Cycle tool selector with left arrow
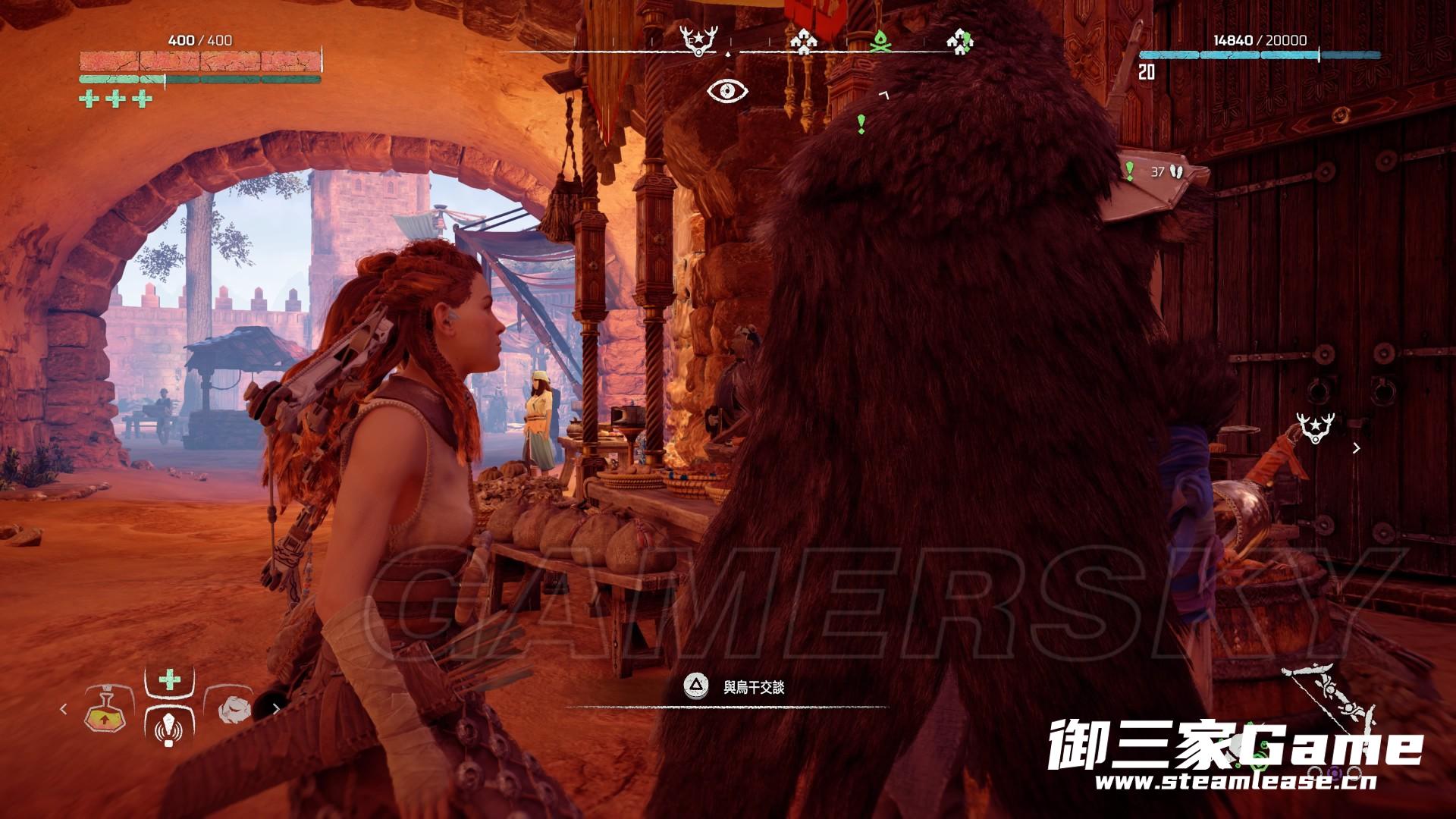1456x819 pixels. tap(64, 709)
